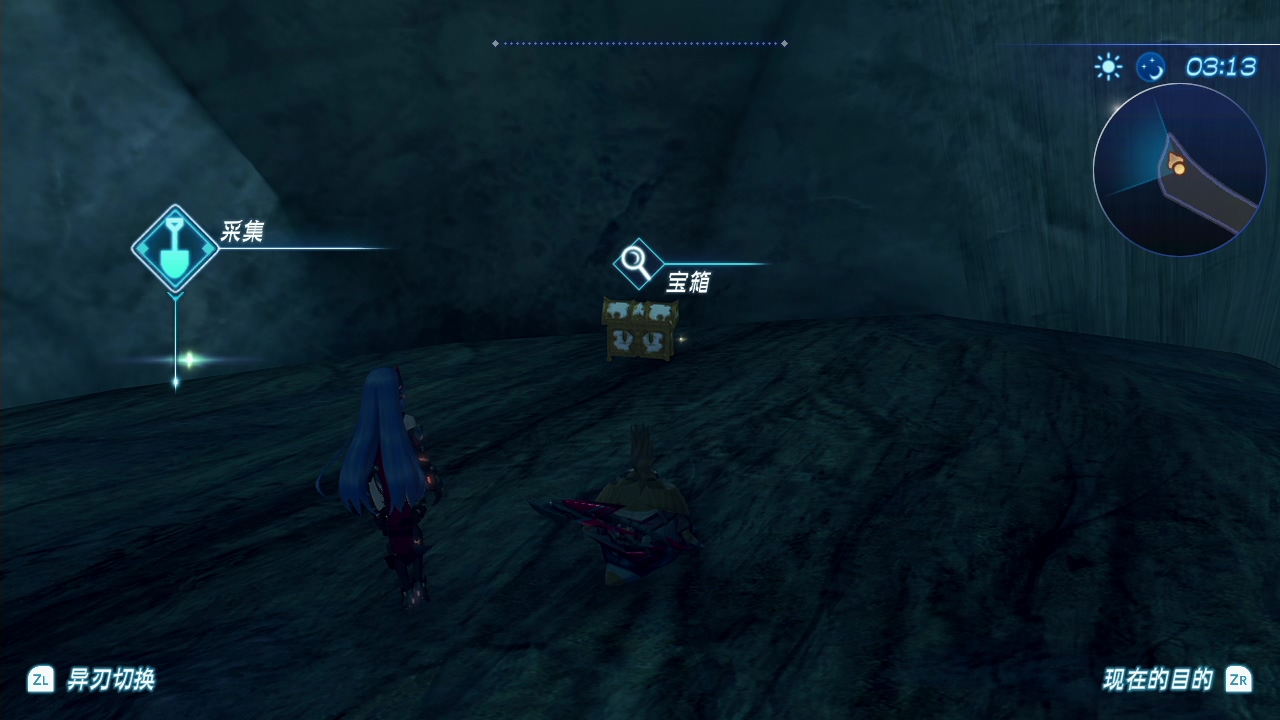Activate the 异刃切换 blade switch option
This screenshot has width=1280, height=720.
click(91, 680)
